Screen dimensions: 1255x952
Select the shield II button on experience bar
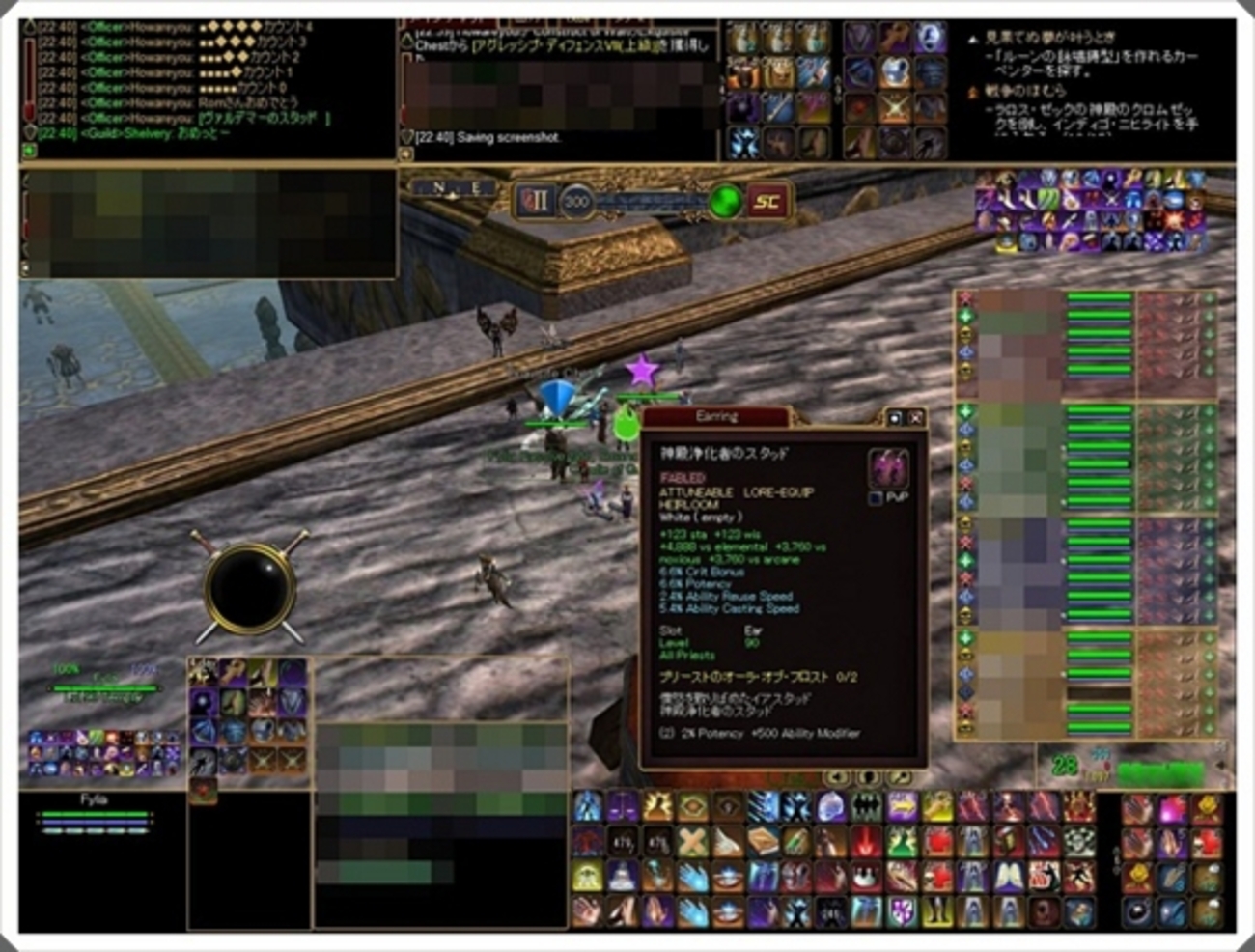[534, 201]
